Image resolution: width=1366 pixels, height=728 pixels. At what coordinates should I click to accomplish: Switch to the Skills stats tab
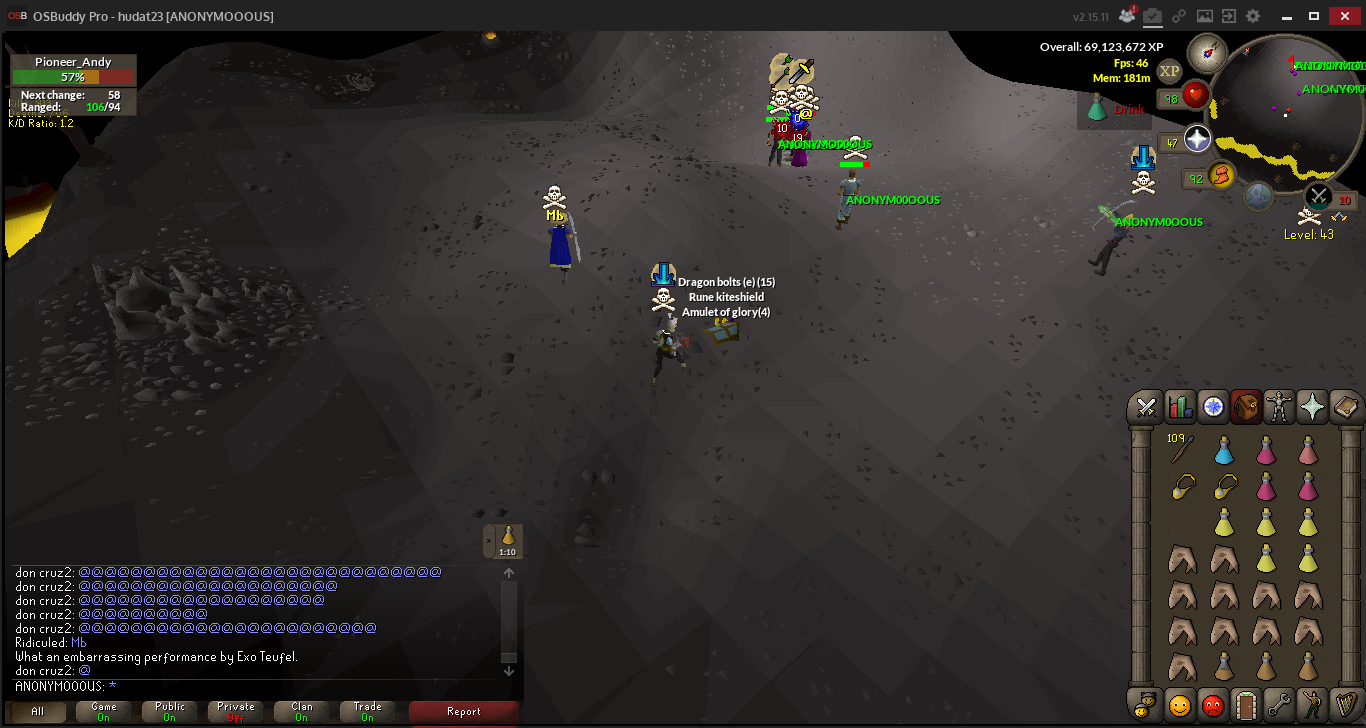point(1180,407)
